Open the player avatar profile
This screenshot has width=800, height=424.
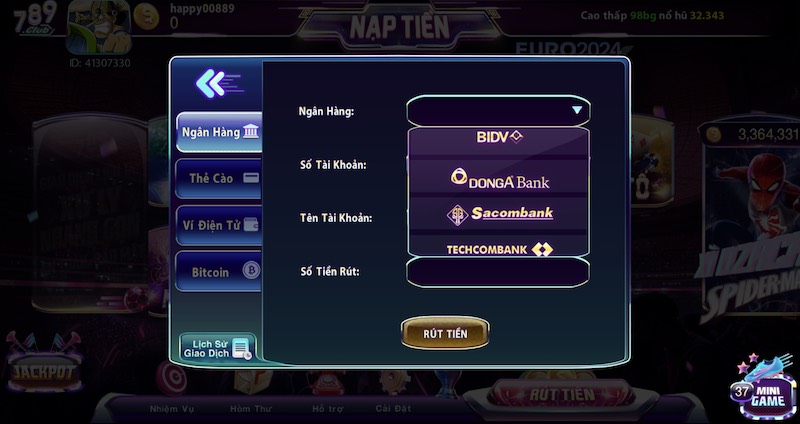click(x=96, y=28)
